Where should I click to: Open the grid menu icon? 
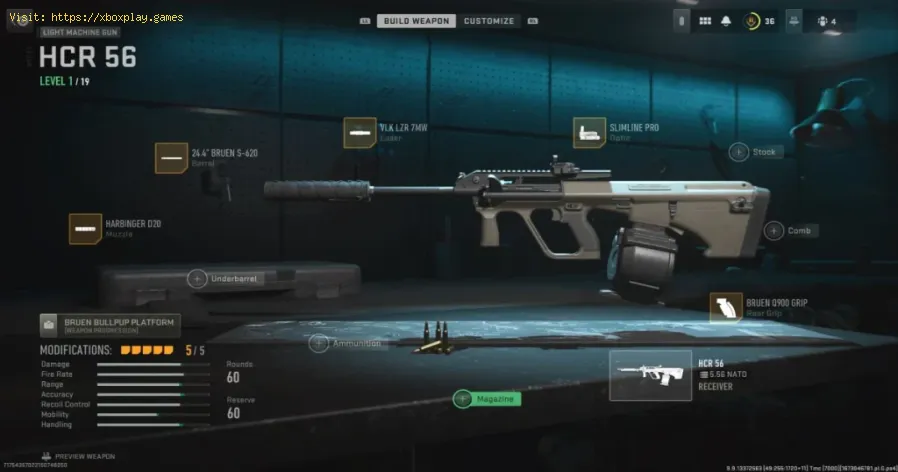point(705,21)
